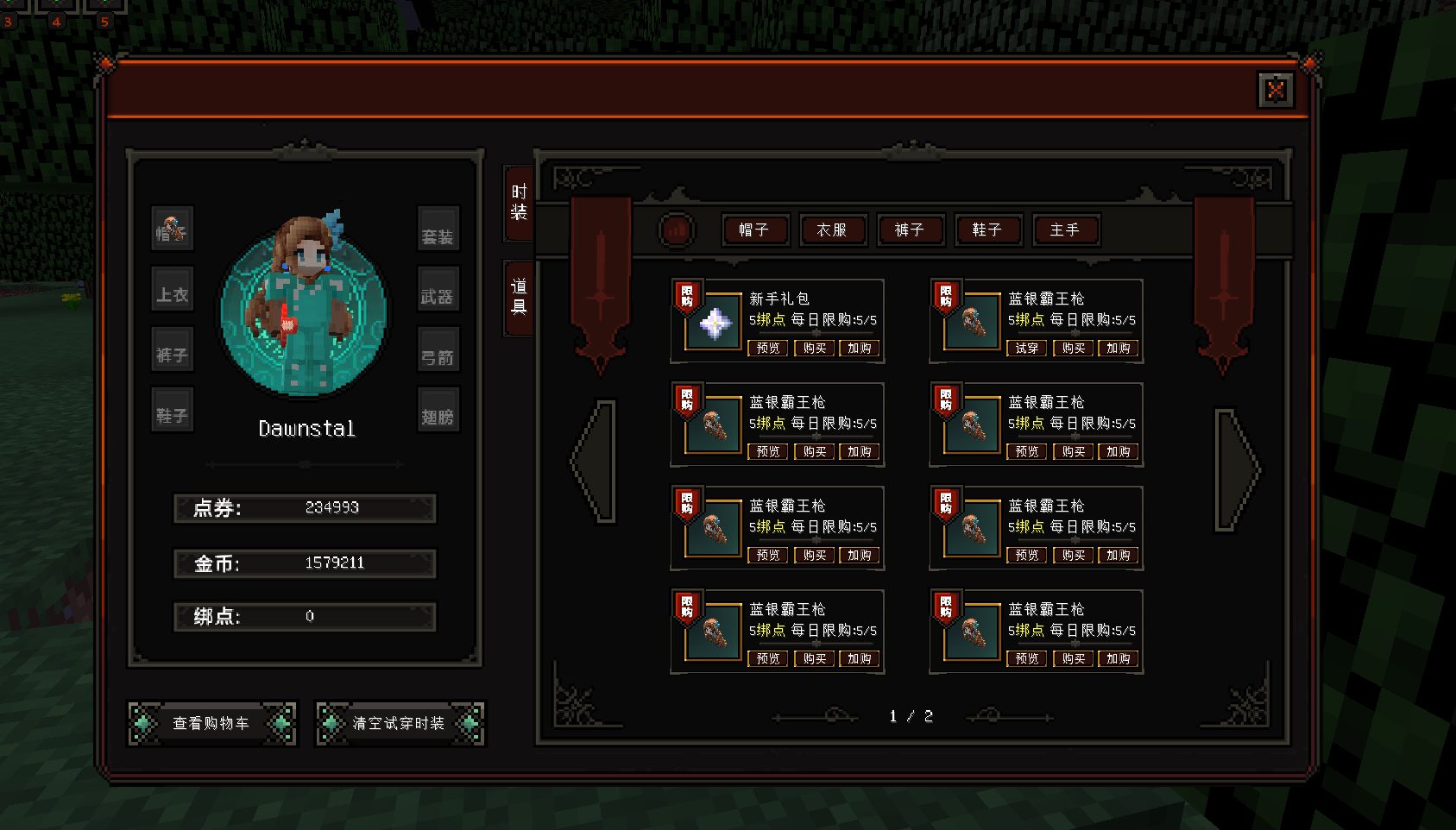Click the 试穿 button
The width and height of the screenshot is (1456, 830).
coord(1026,349)
